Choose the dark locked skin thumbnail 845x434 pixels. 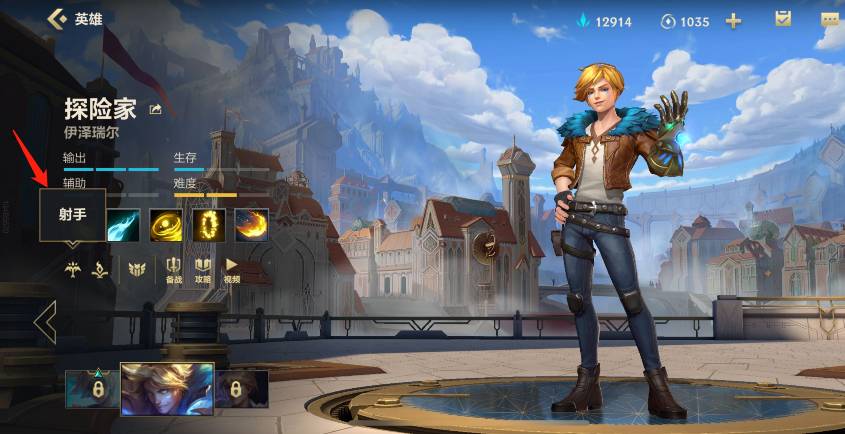(242, 389)
